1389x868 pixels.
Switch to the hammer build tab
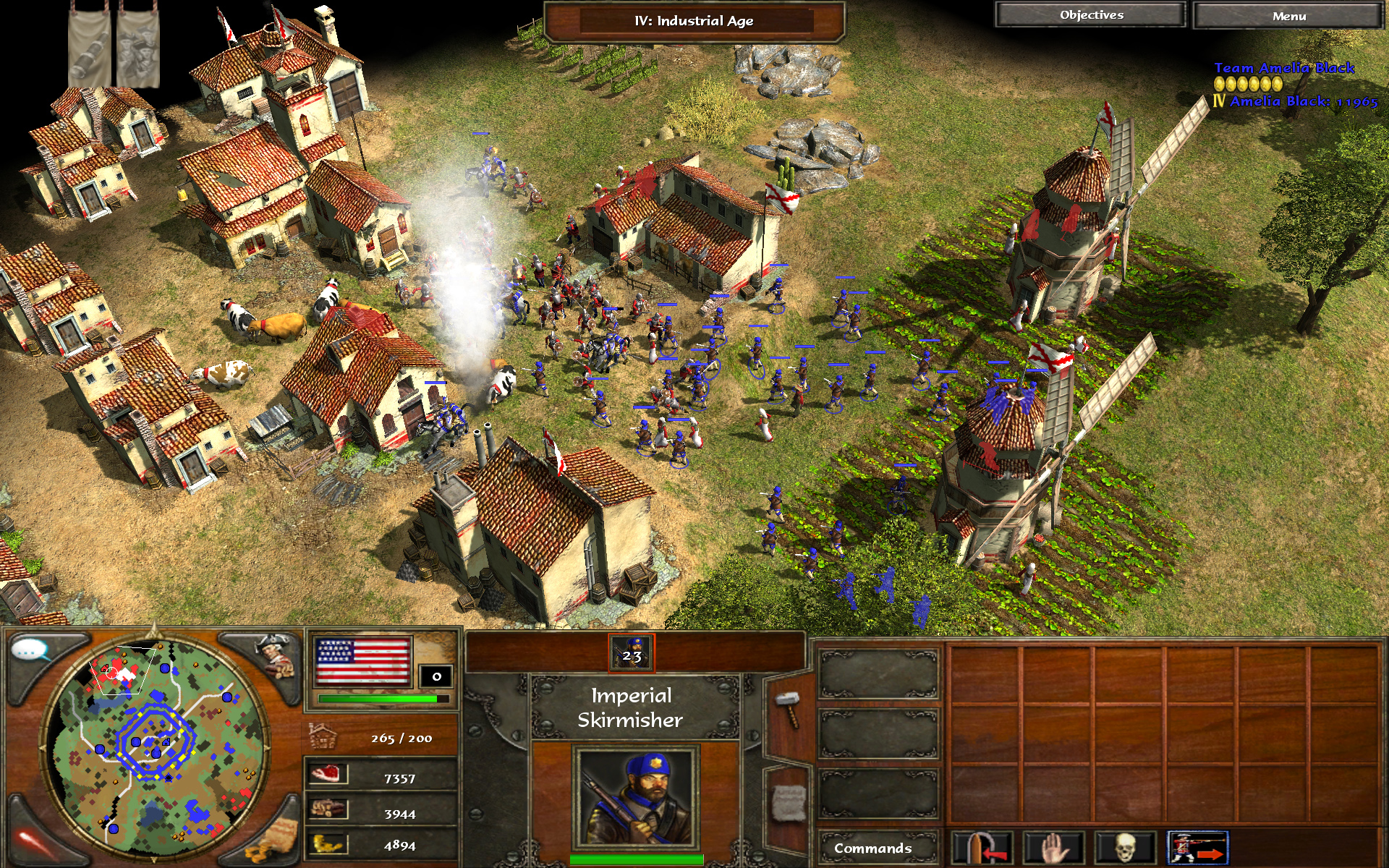788,709
